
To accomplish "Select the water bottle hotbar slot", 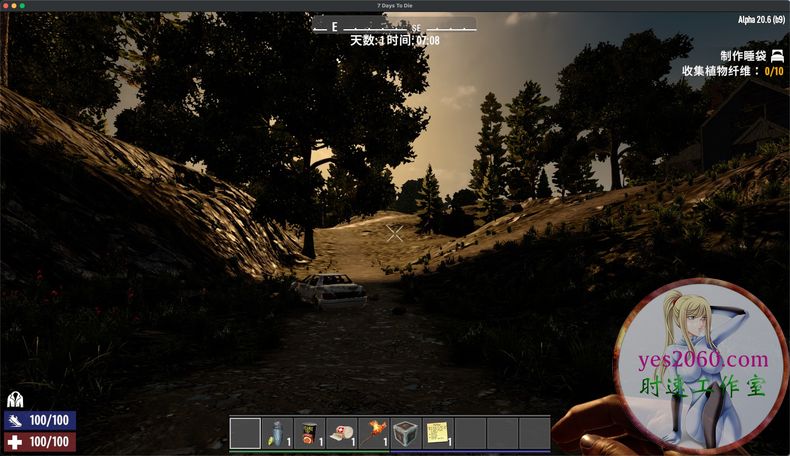I will [x=277, y=433].
